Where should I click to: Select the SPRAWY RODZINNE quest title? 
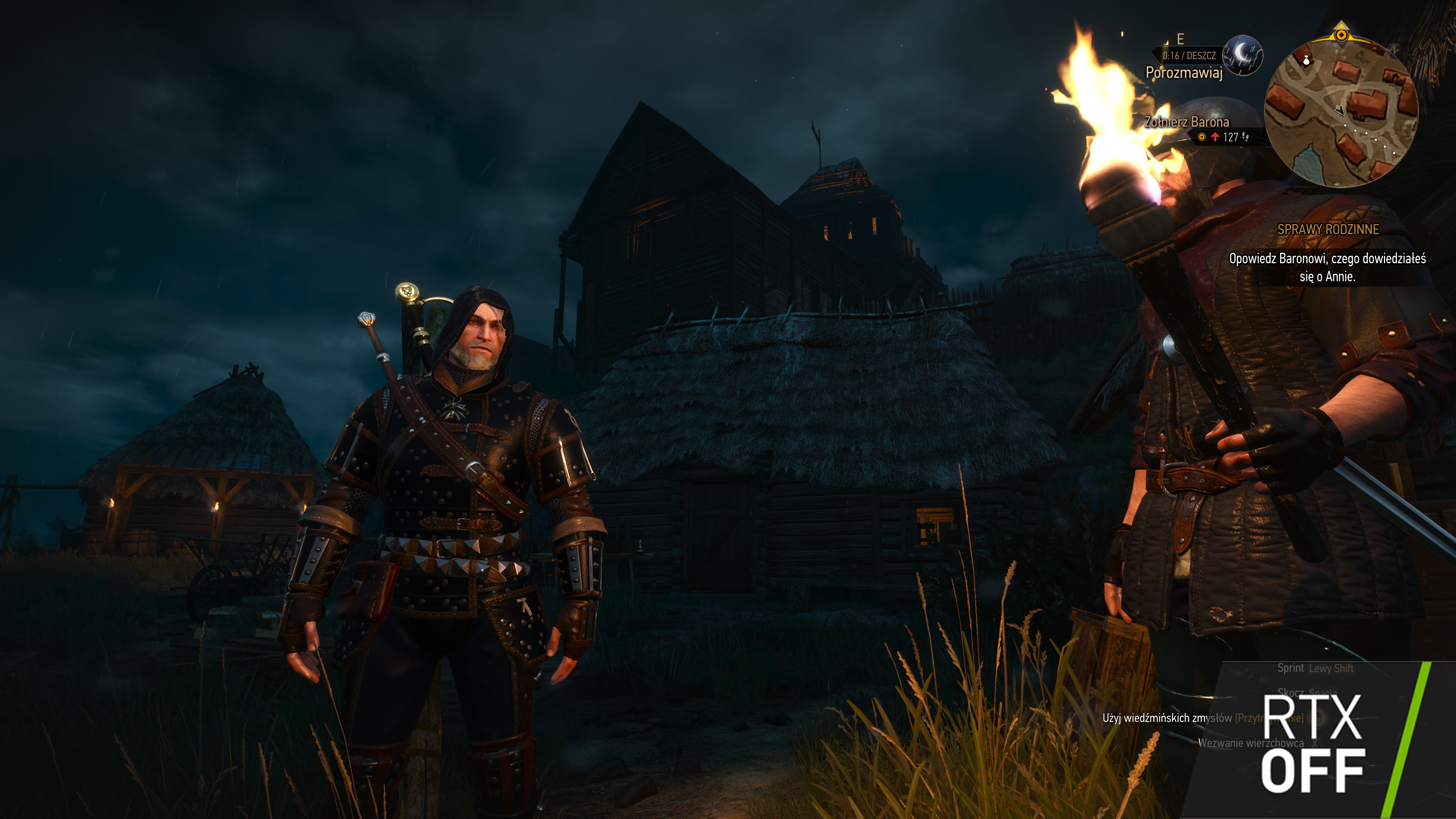[x=1328, y=229]
